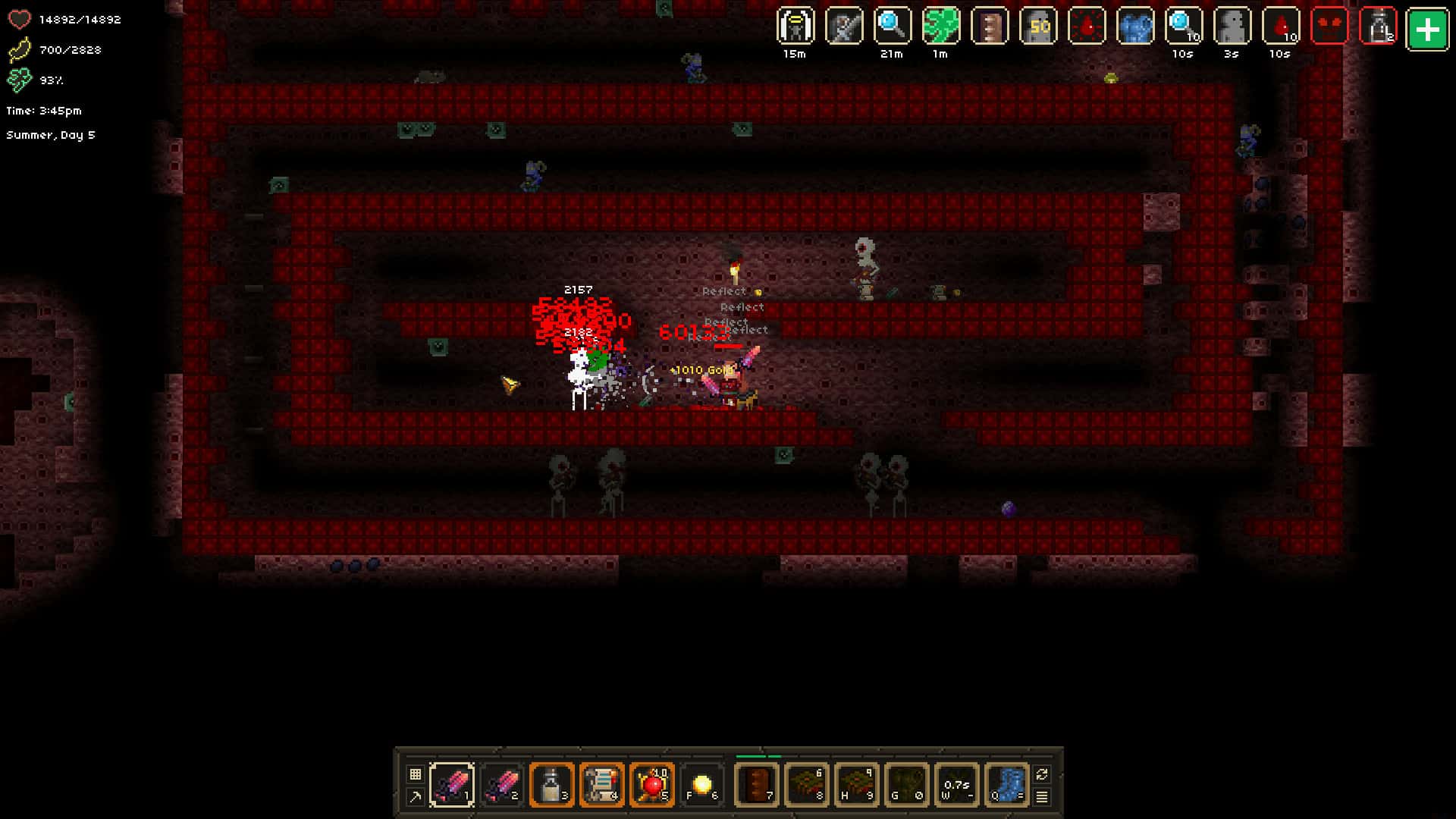
Task: Click the green plus button top right
Action: [x=1429, y=30]
